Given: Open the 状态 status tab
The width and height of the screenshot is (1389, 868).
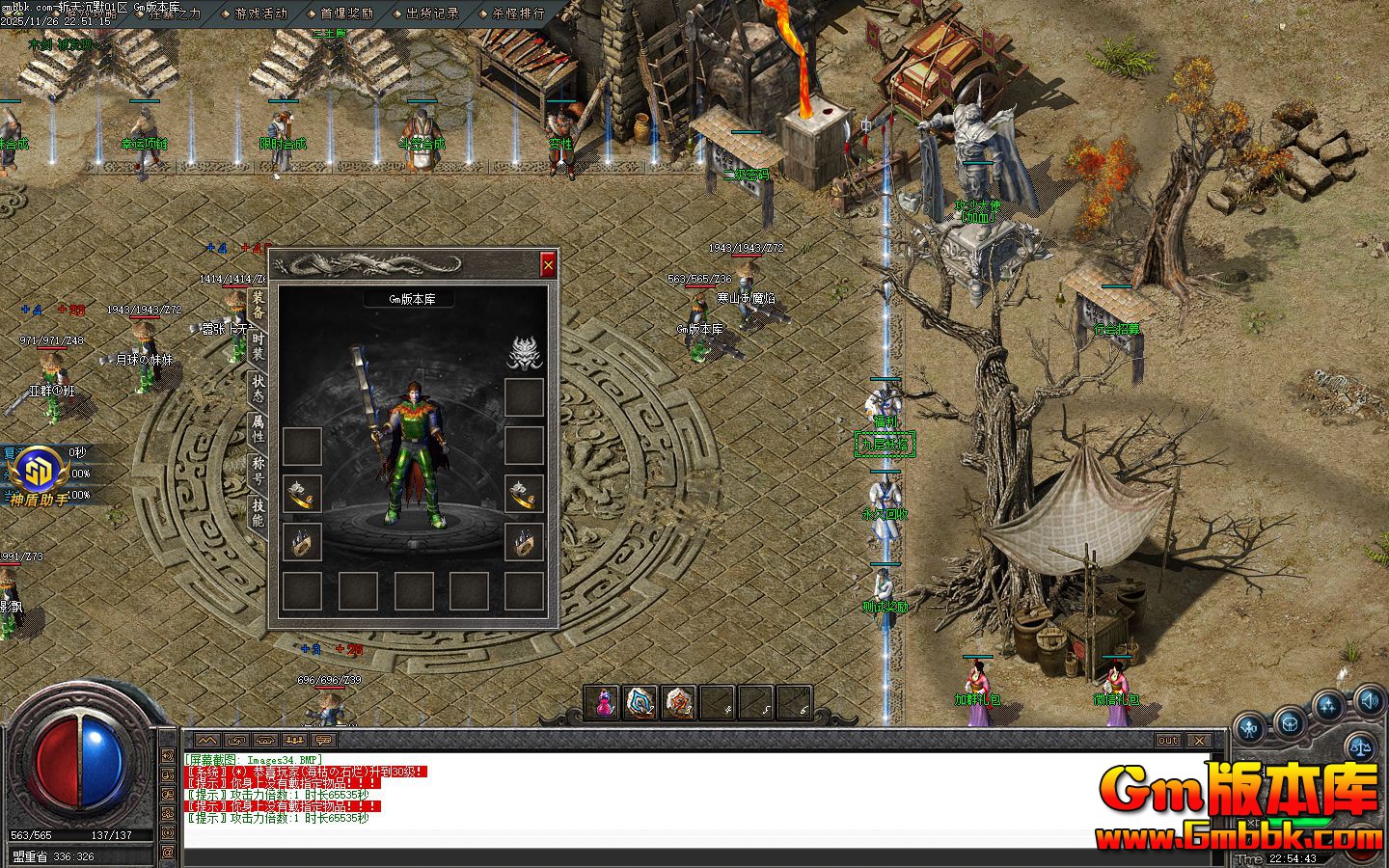Looking at the screenshot, I should click(258, 389).
